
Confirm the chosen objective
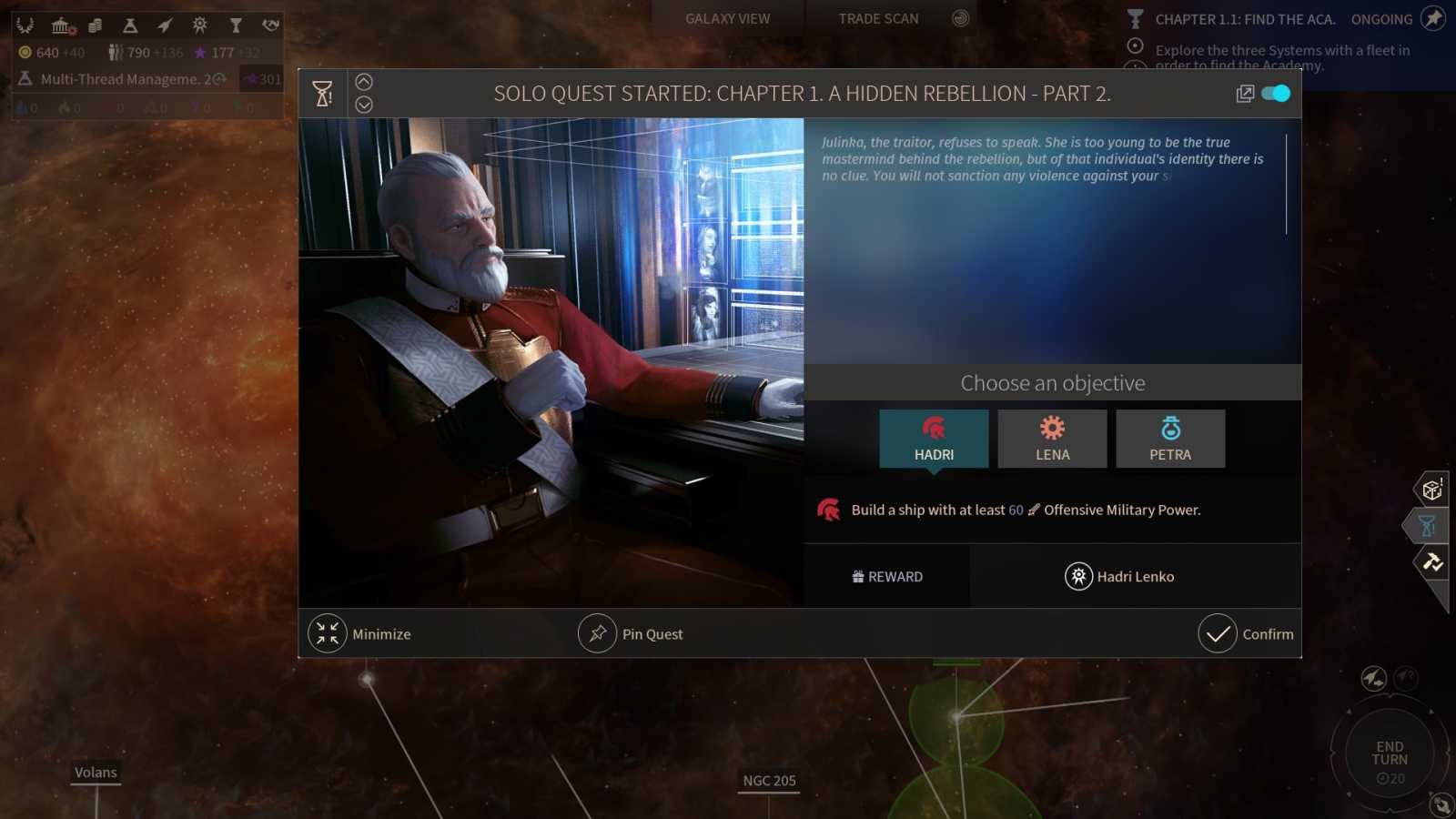point(1249,633)
